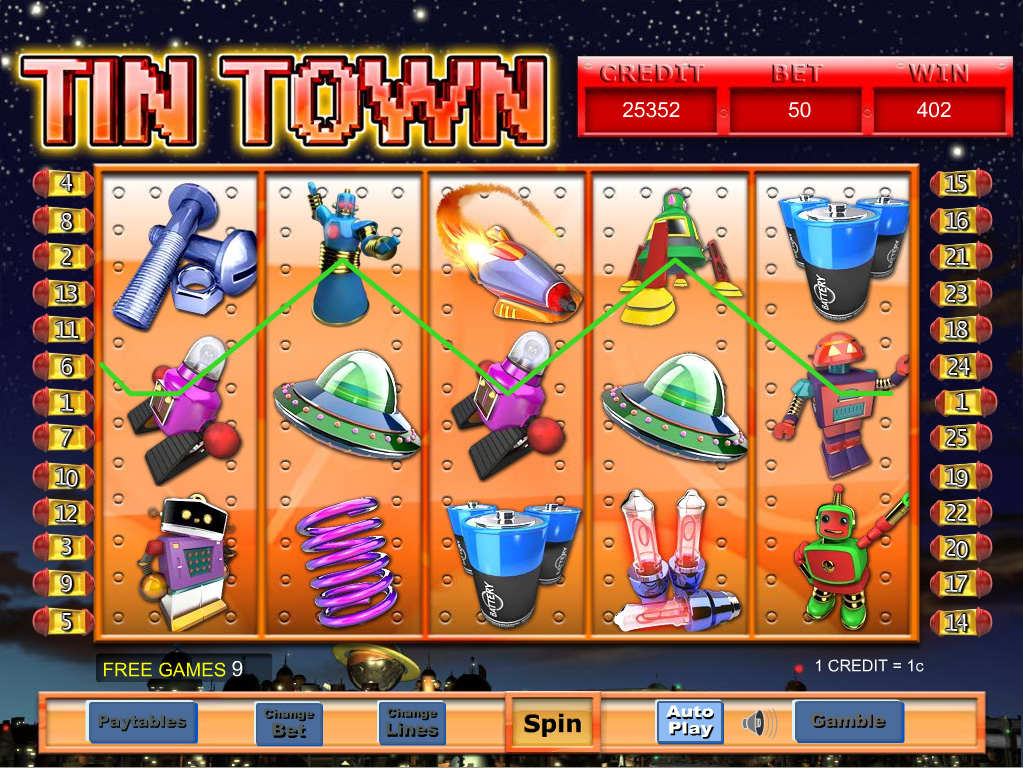
Task: Click the Change Bet button
Action: [x=289, y=722]
